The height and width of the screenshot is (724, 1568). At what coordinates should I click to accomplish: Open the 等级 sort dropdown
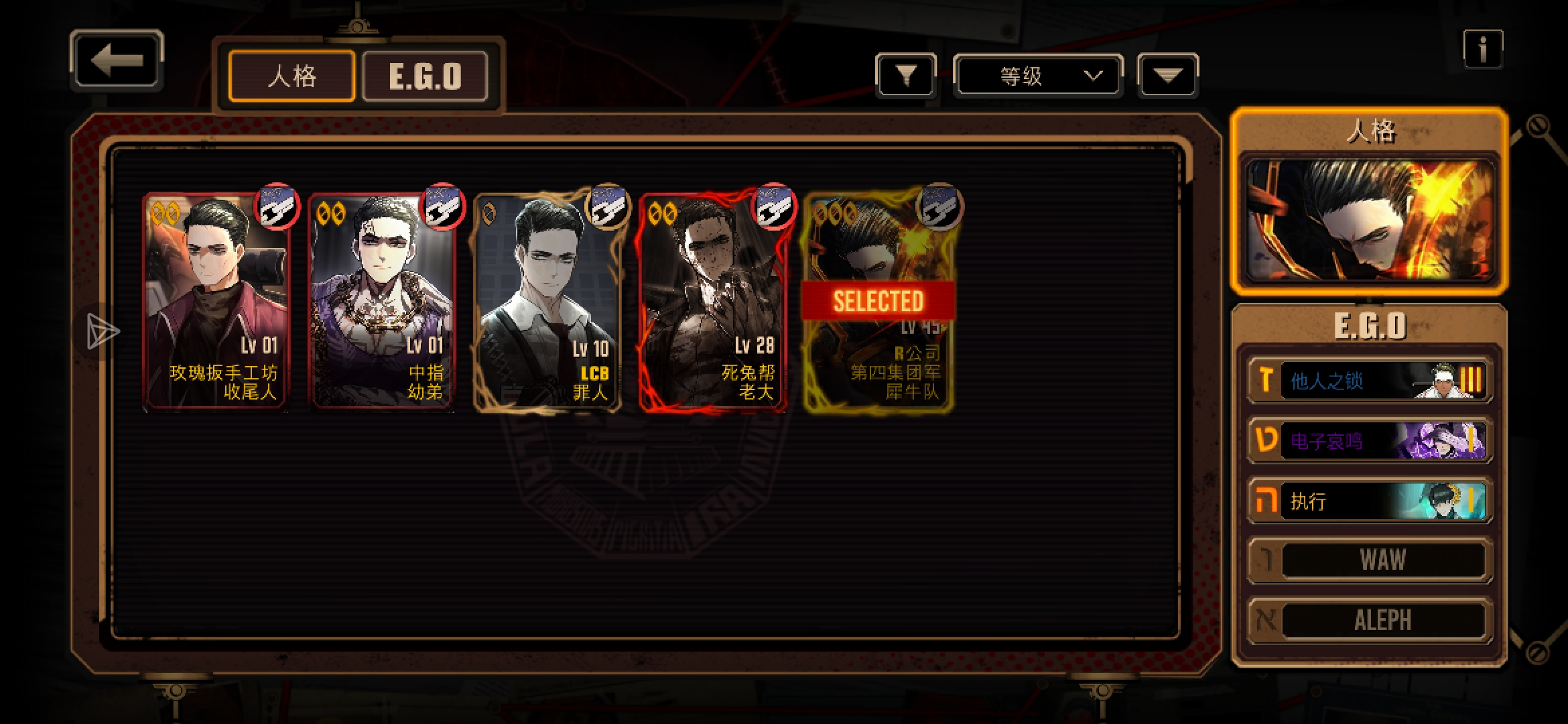(1037, 76)
